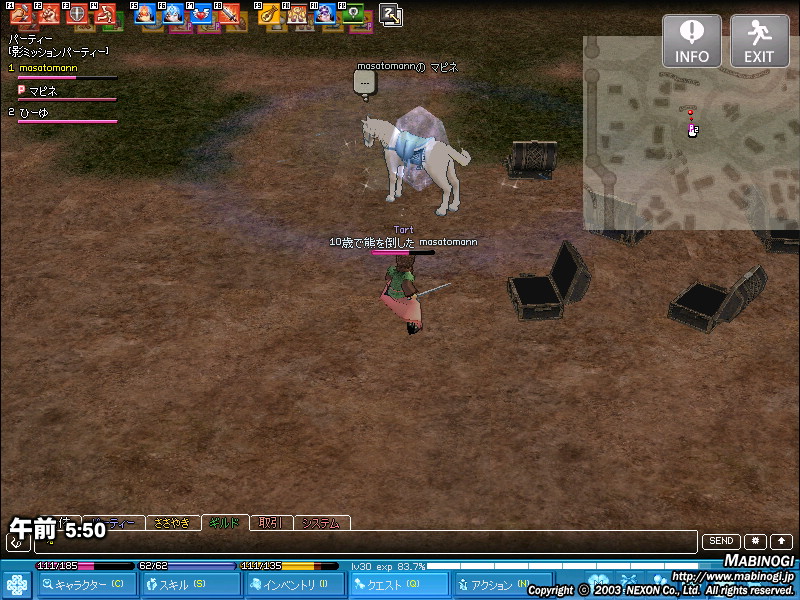Open the システム chat tab
This screenshot has height=600, width=800.
[321, 522]
